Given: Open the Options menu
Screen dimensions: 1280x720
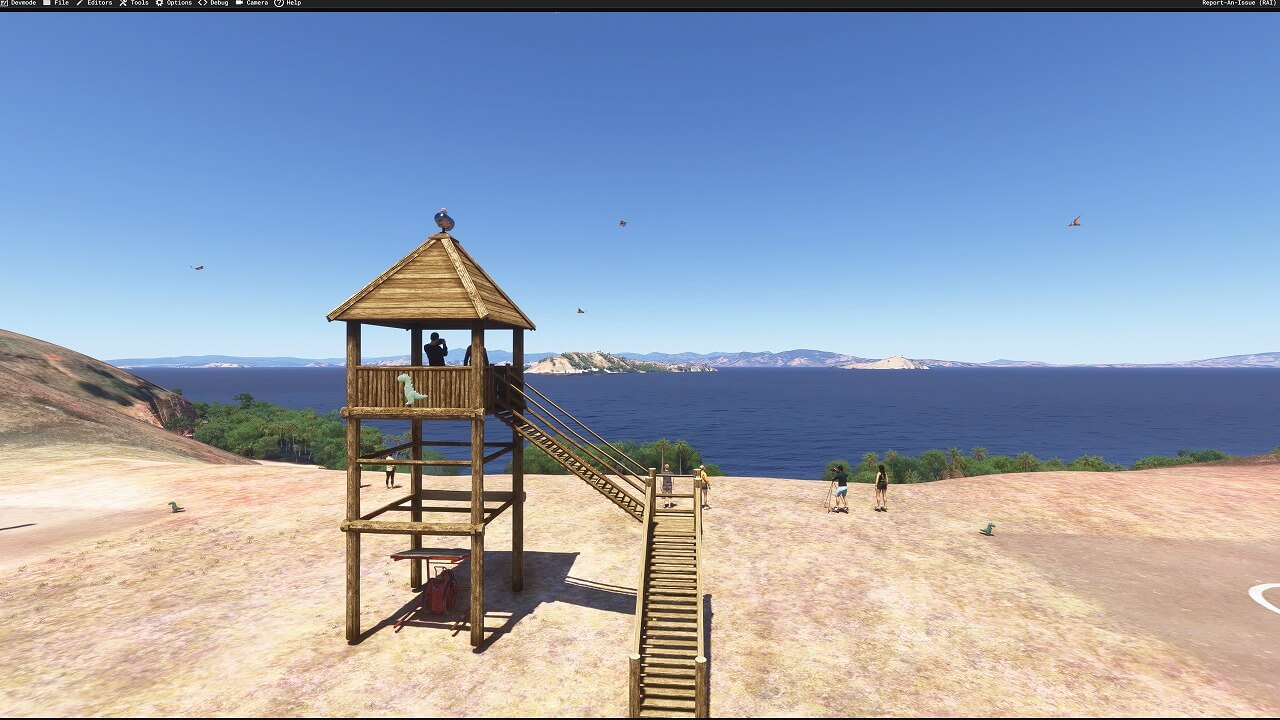Looking at the screenshot, I should [174, 3].
